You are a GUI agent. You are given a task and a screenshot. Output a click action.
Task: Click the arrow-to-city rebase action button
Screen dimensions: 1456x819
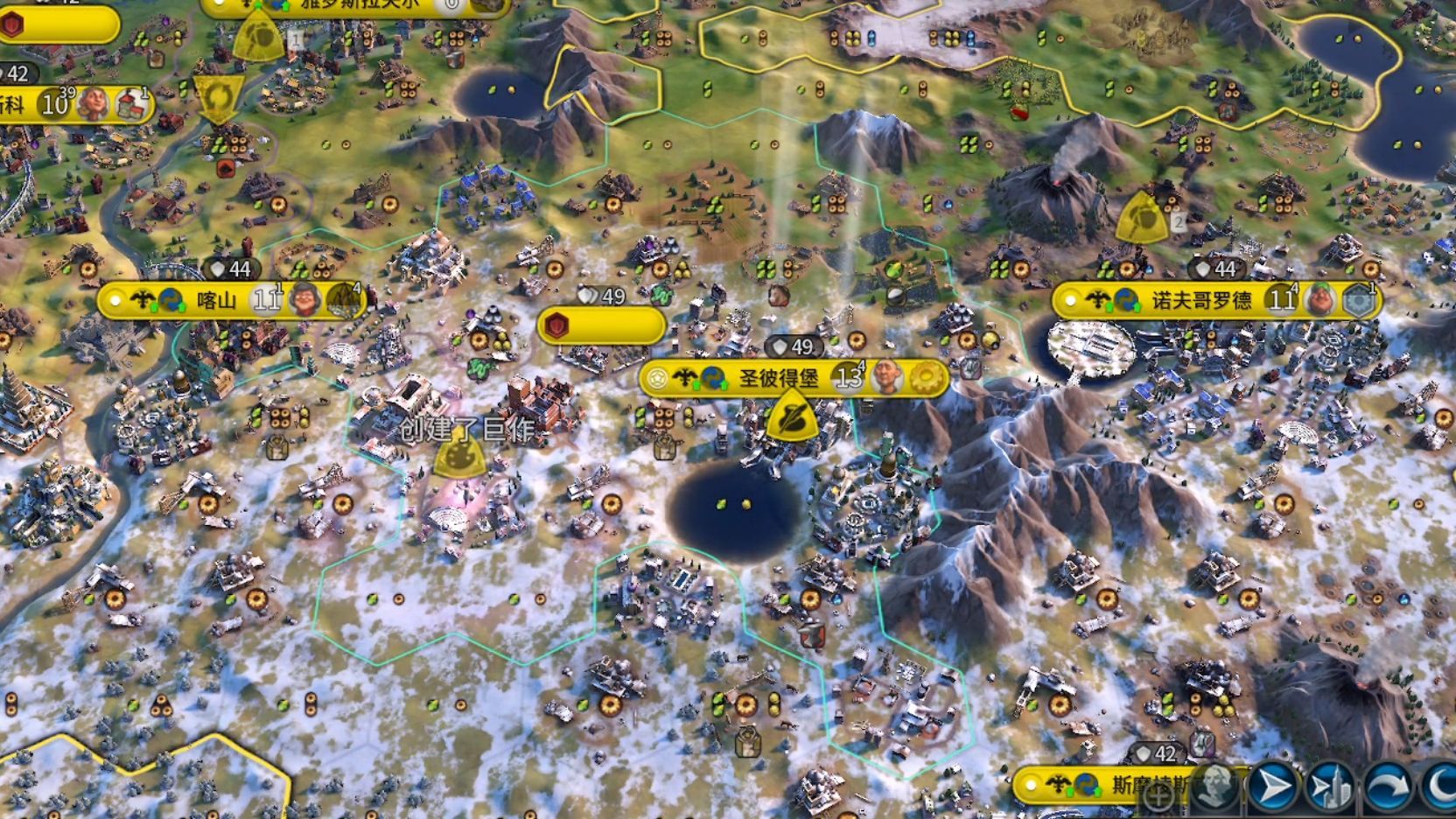coord(1329,787)
